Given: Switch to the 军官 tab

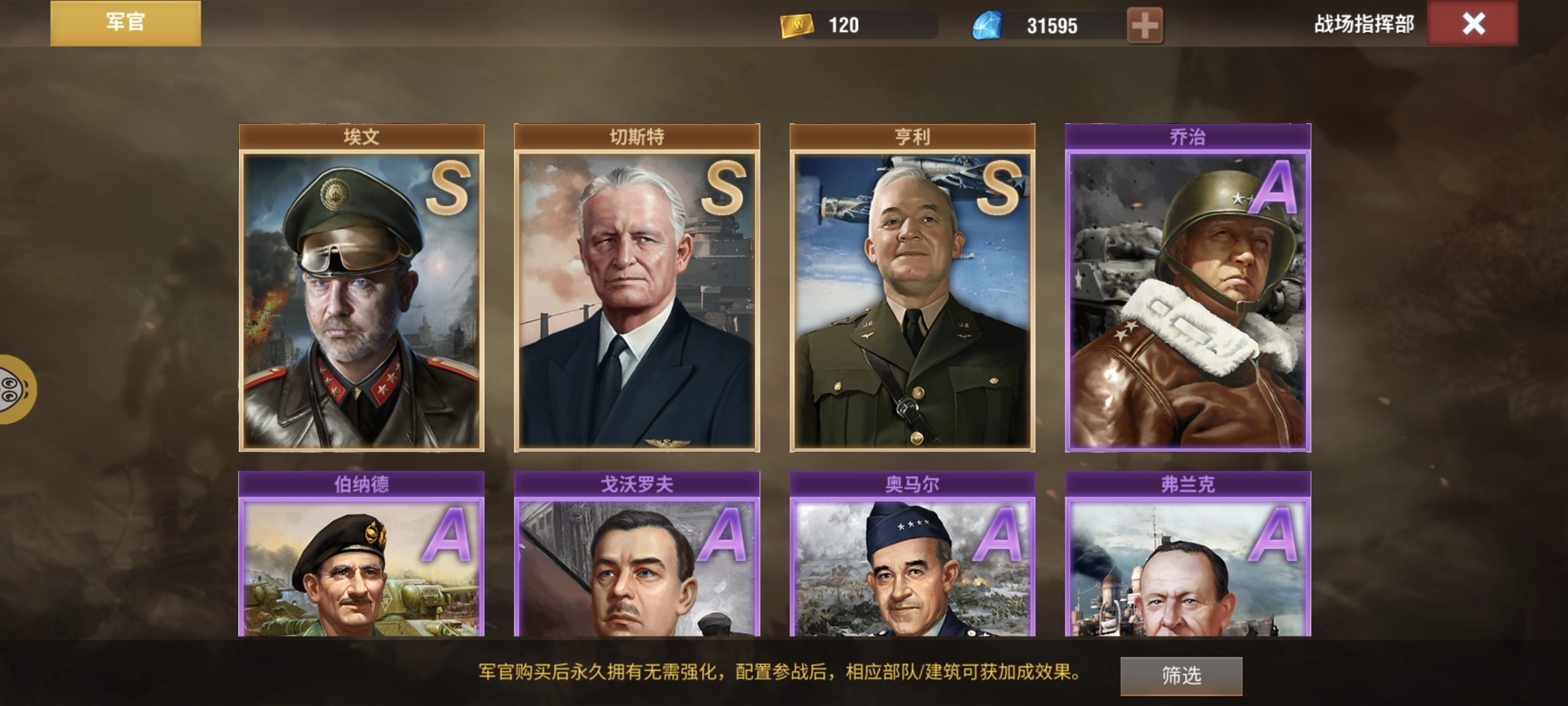Looking at the screenshot, I should 125,23.
